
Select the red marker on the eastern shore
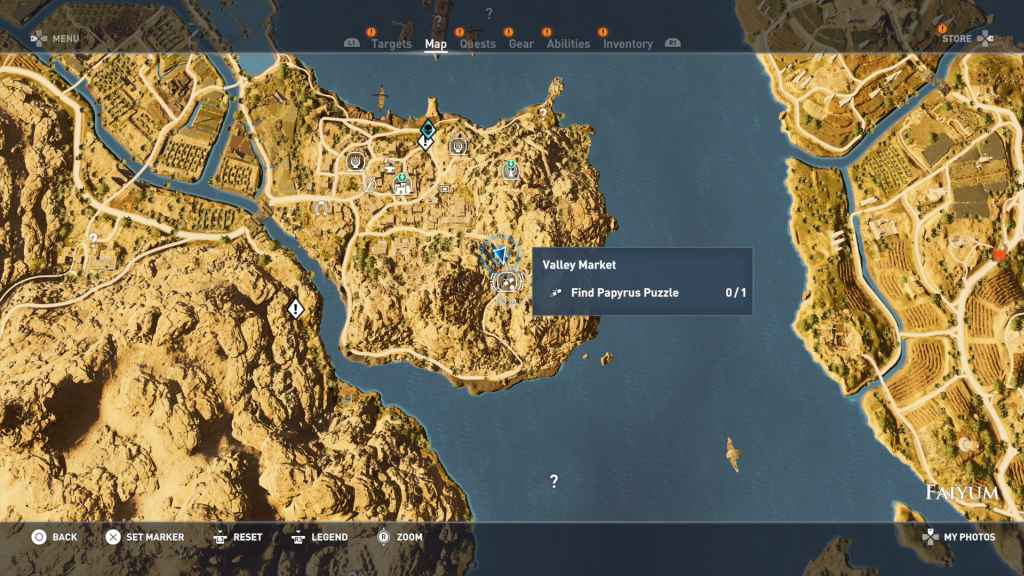point(998,256)
